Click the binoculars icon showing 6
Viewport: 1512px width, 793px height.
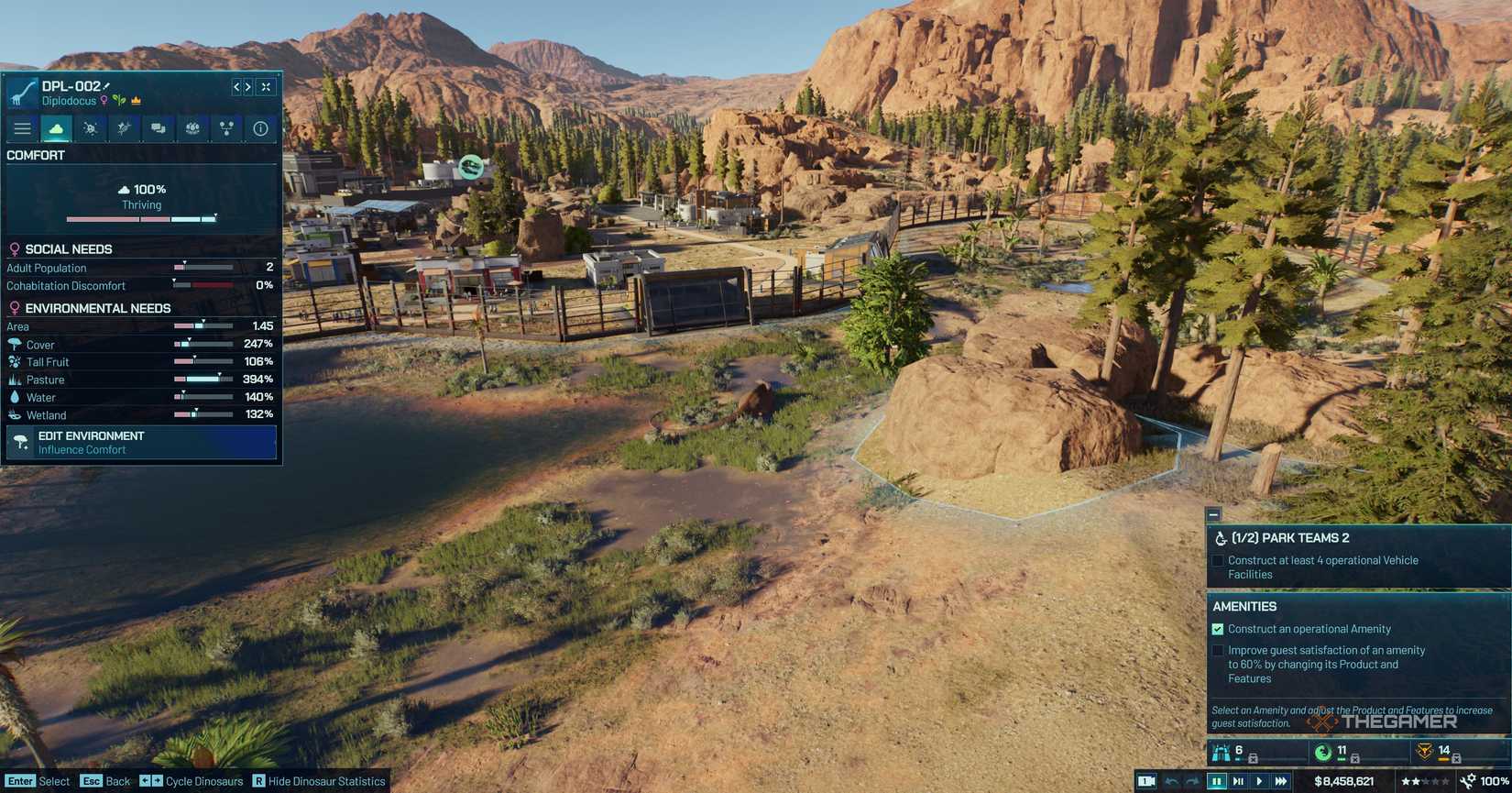(1221, 750)
